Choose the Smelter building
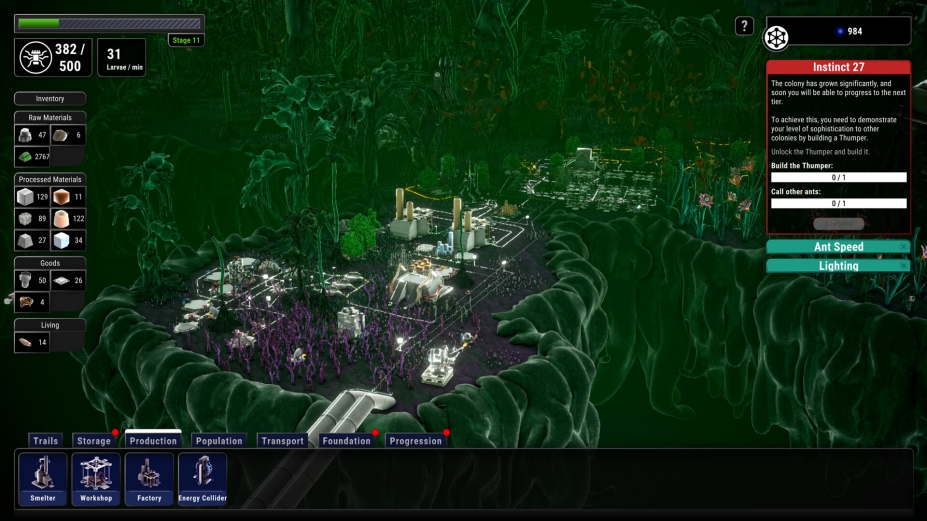Viewport: 927px width, 521px height. click(43, 479)
